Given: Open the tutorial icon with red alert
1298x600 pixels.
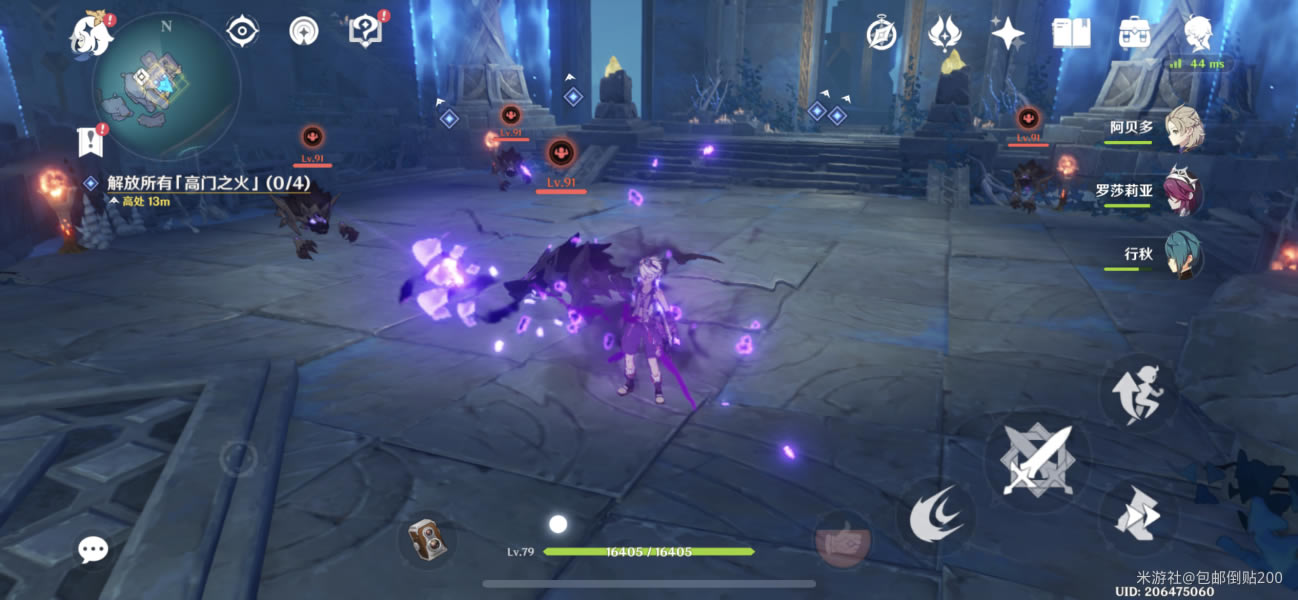Looking at the screenshot, I should click(x=365, y=31).
